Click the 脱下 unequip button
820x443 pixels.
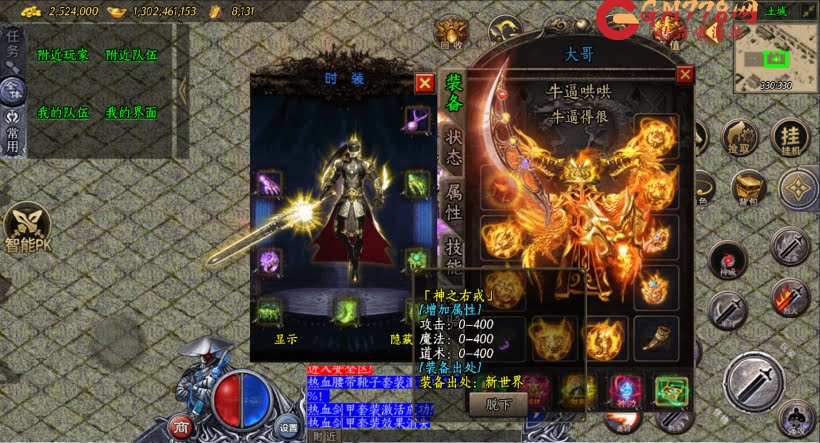tap(497, 404)
